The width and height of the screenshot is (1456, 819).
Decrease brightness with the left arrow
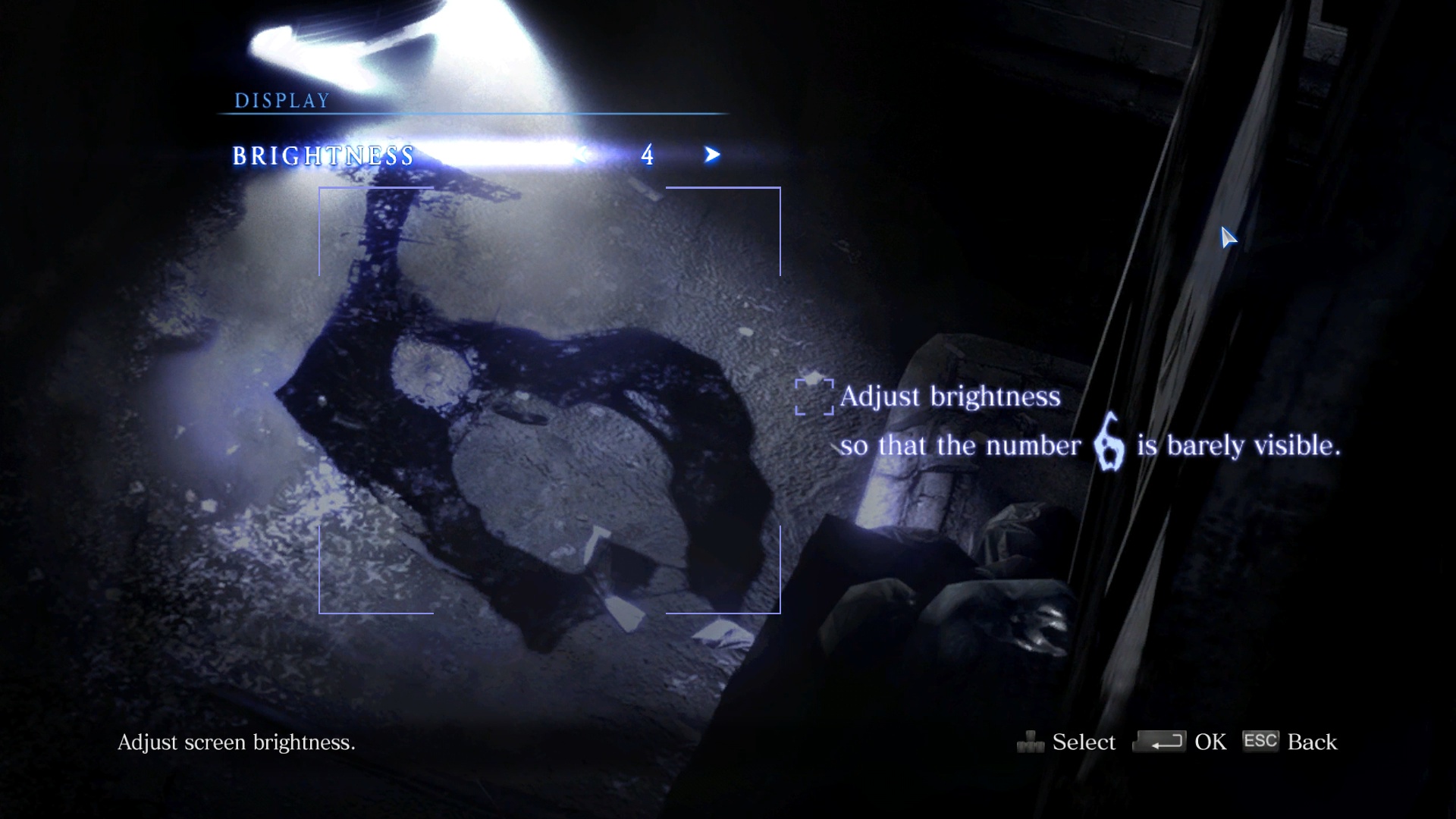click(x=582, y=155)
